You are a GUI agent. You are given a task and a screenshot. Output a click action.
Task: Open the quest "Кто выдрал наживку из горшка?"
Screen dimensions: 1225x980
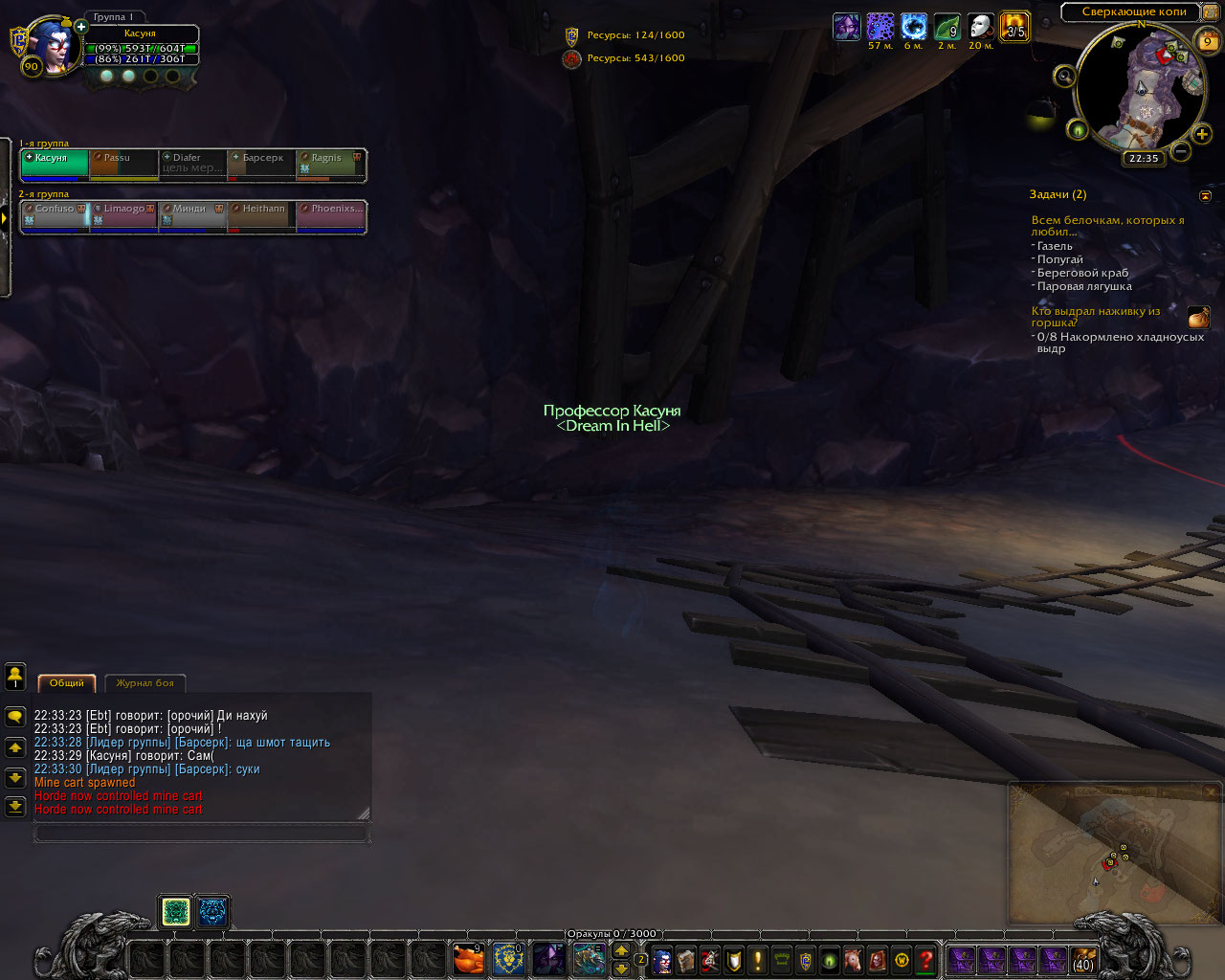coord(1095,317)
